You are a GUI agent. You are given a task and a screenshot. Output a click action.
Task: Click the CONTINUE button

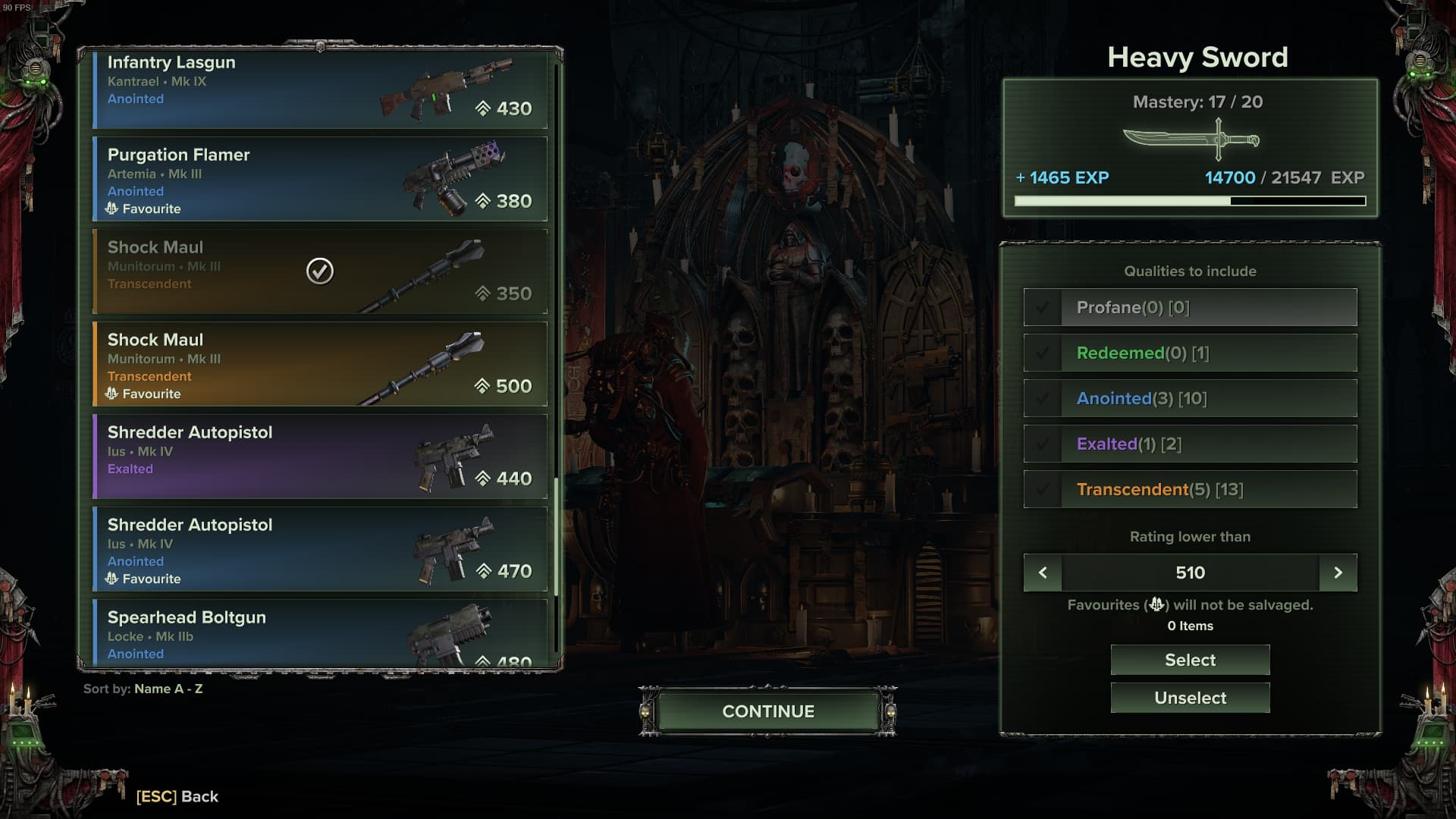(x=767, y=711)
